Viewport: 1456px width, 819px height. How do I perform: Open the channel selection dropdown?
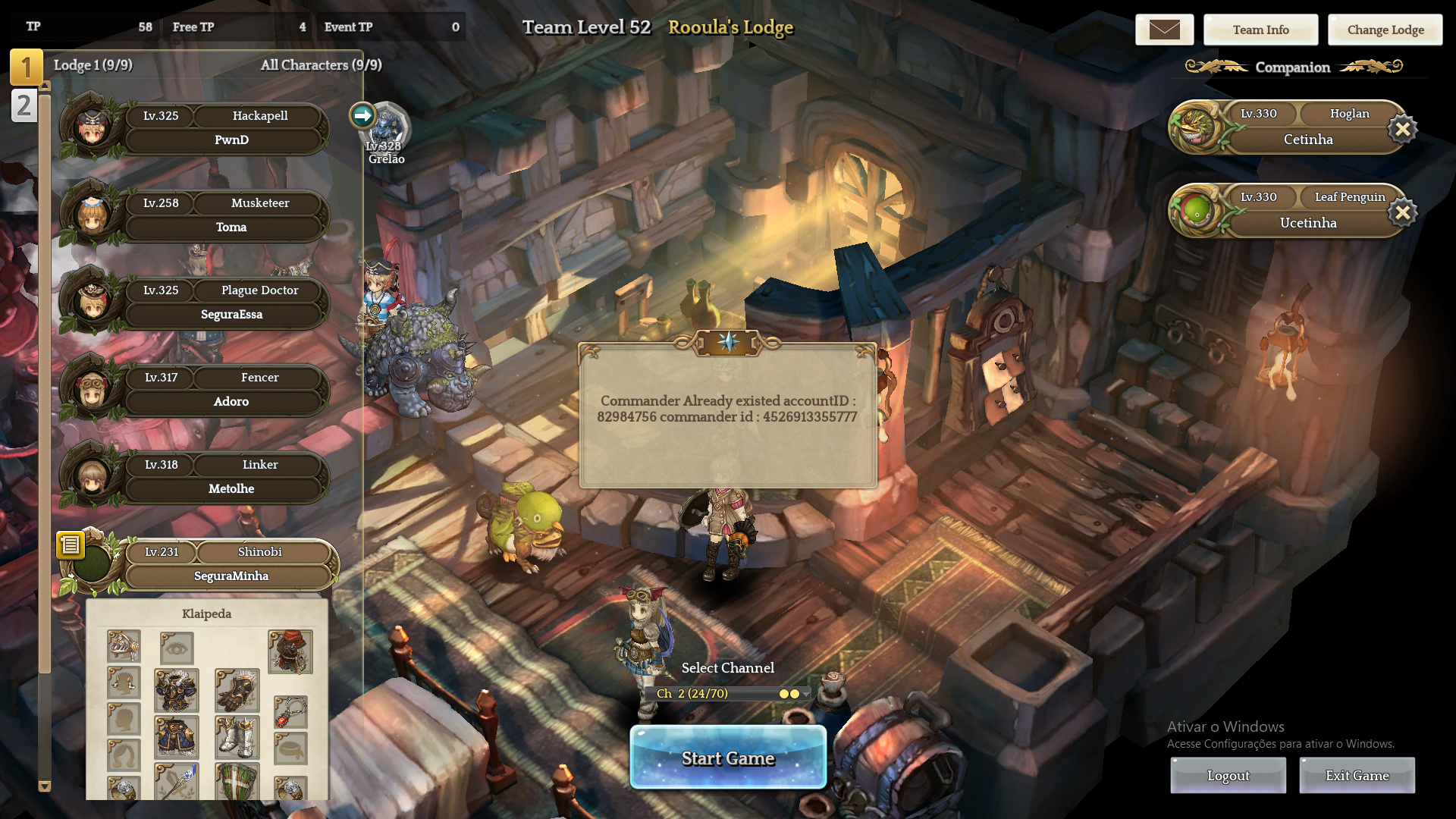pyautogui.click(x=805, y=694)
